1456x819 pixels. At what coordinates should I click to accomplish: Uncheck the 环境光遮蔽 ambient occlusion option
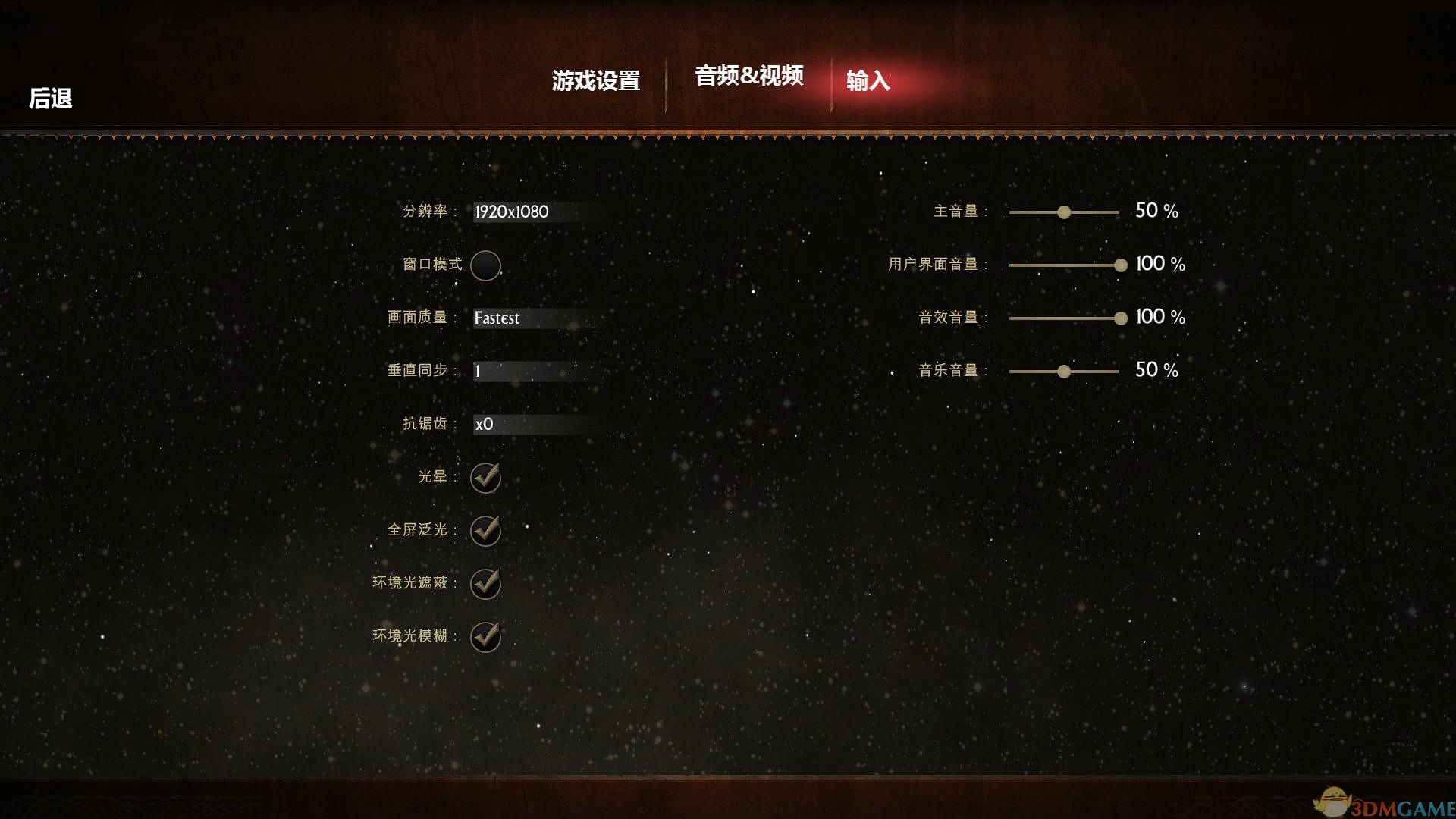[x=485, y=585]
